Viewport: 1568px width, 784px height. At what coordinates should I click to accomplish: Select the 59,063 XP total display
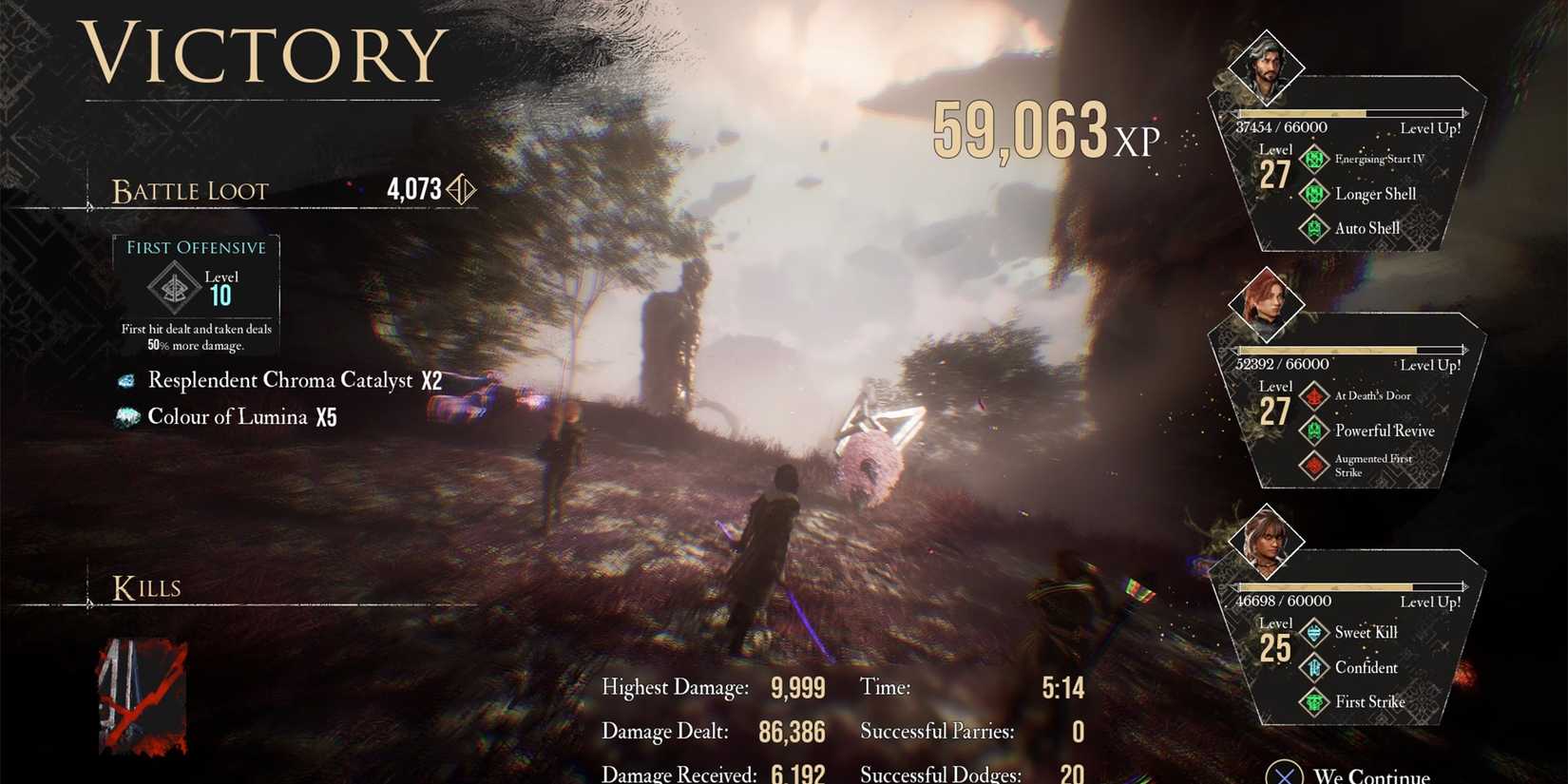tap(1040, 128)
